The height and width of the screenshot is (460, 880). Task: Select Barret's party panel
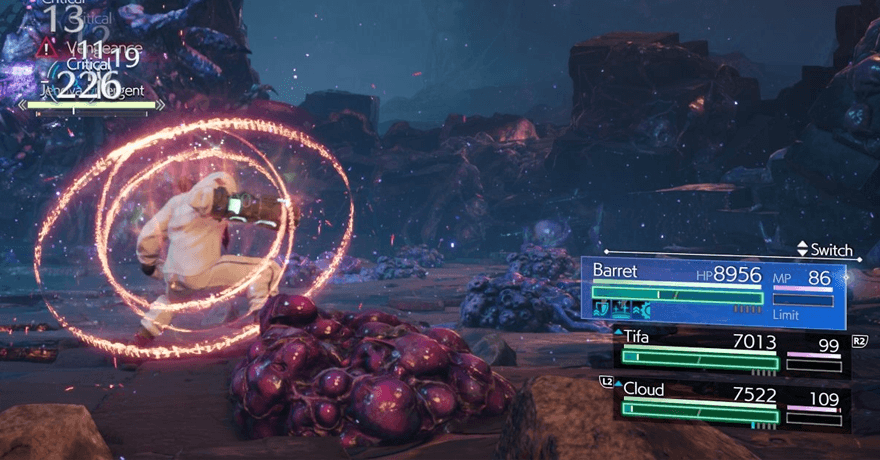coord(714,289)
